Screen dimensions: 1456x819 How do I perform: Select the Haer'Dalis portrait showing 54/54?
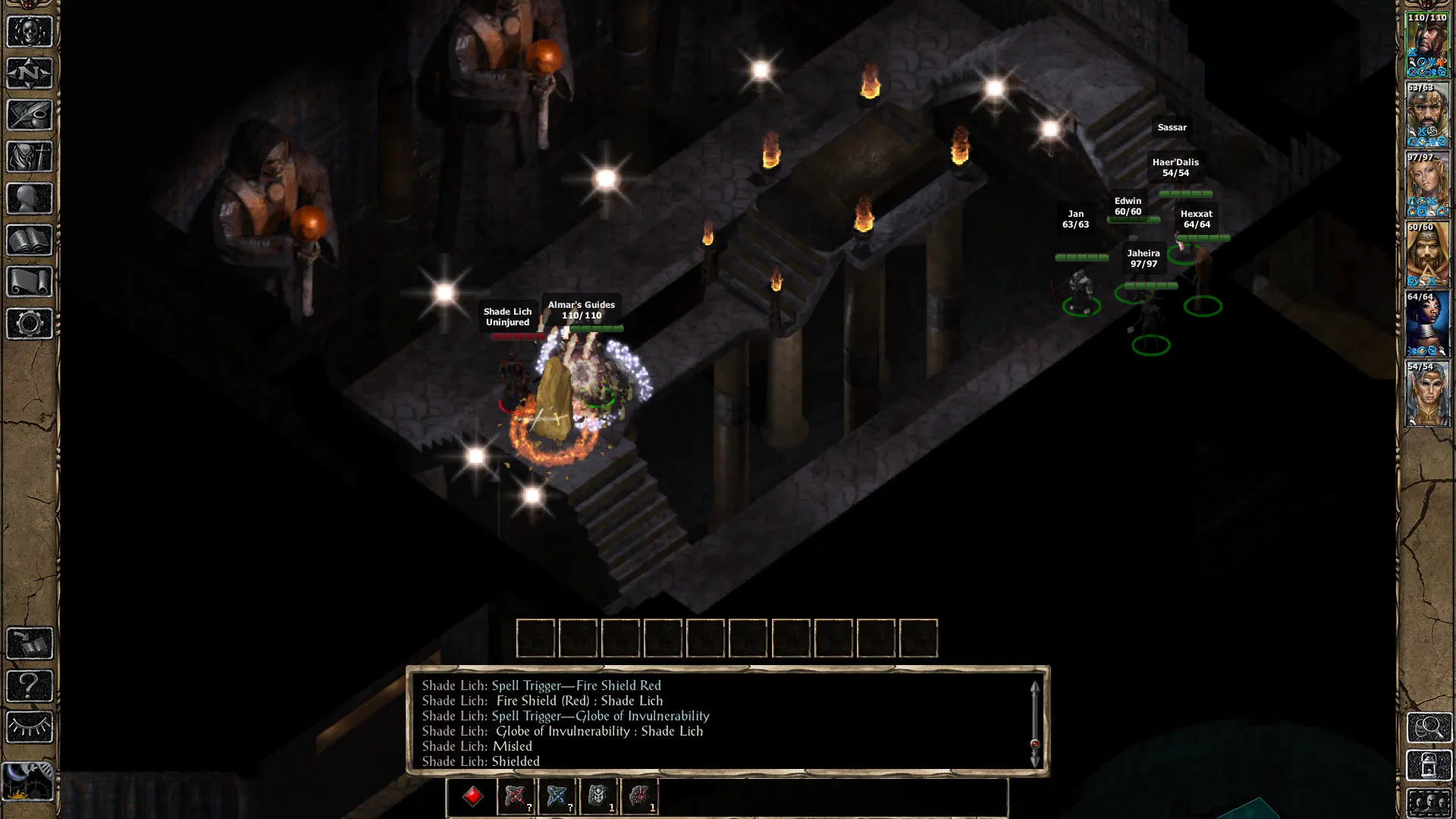[x=1427, y=394]
